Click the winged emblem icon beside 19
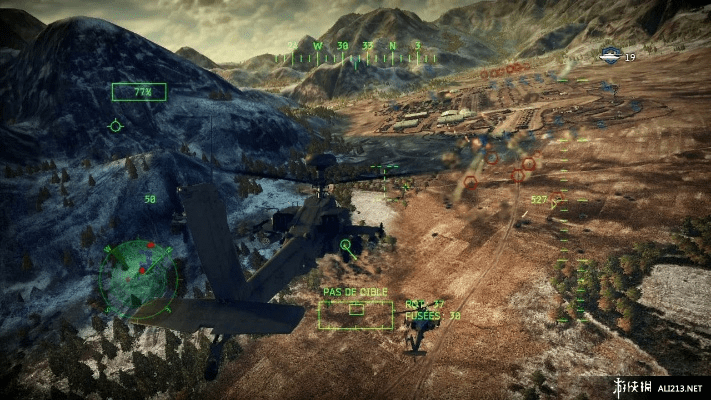This screenshot has width=711, height=400. tap(609, 56)
